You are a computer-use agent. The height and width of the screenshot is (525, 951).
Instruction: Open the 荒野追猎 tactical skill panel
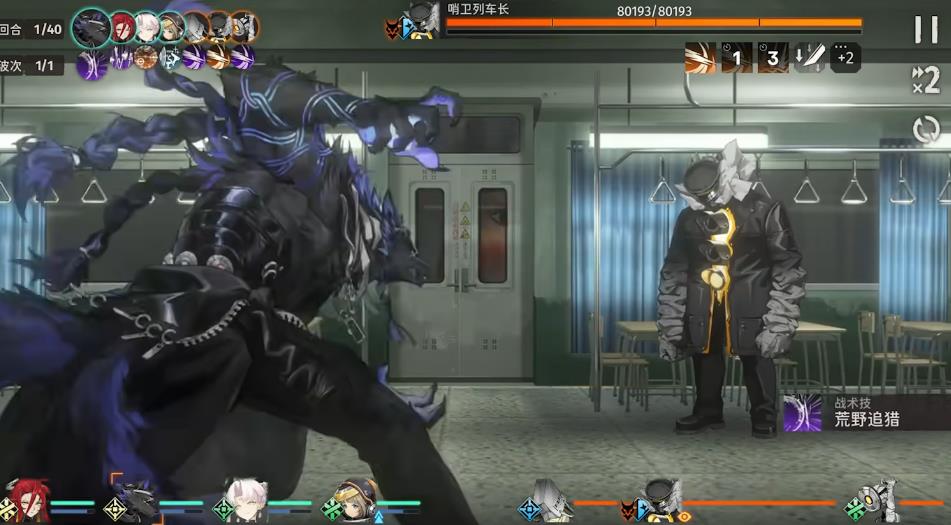[865, 412]
